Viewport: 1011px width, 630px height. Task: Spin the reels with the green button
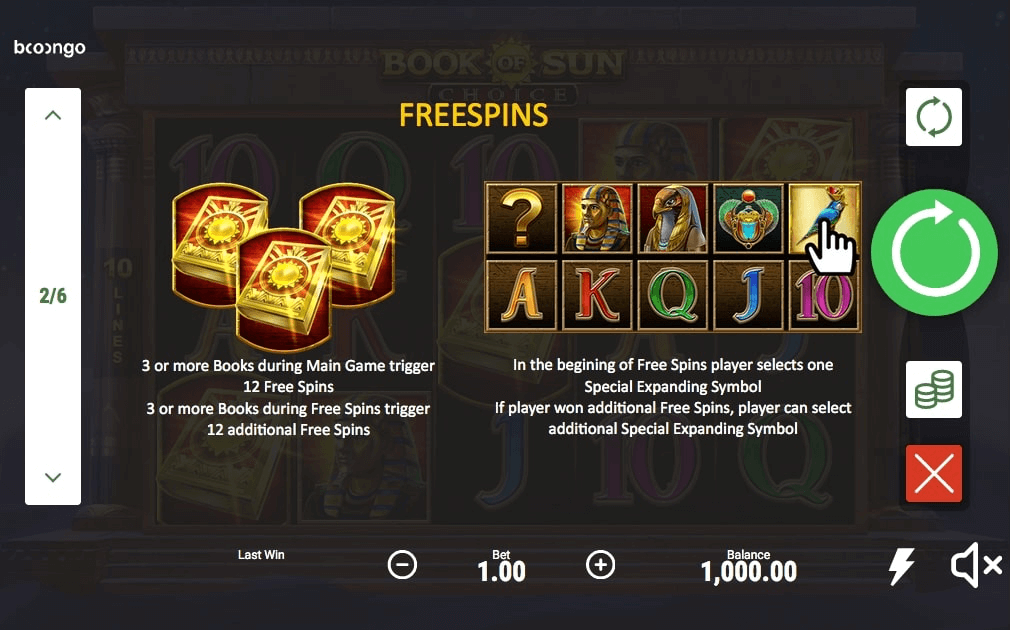pyautogui.click(x=933, y=252)
